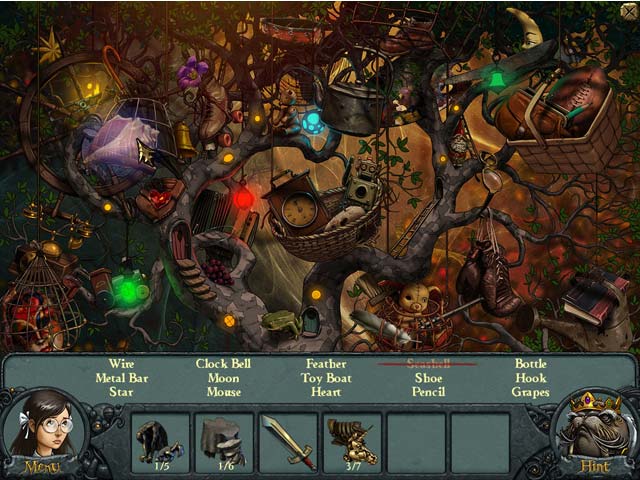Select the sword in the inventory
Screen dimensions: 640x480
[x=288, y=441]
